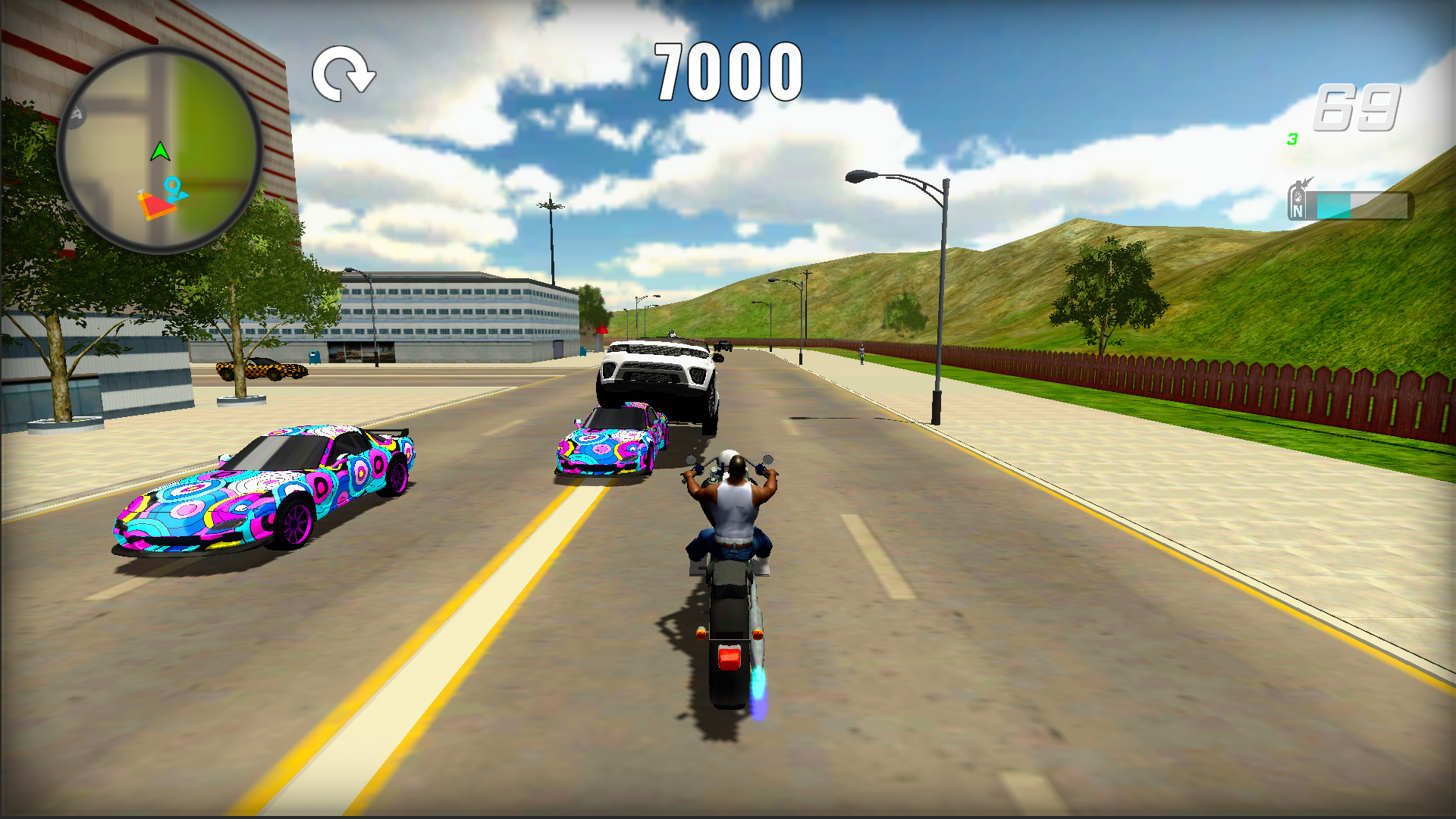Viewport: 1456px width, 819px height.
Task: Tap the blue location pin on the minimap
Action: [x=173, y=187]
